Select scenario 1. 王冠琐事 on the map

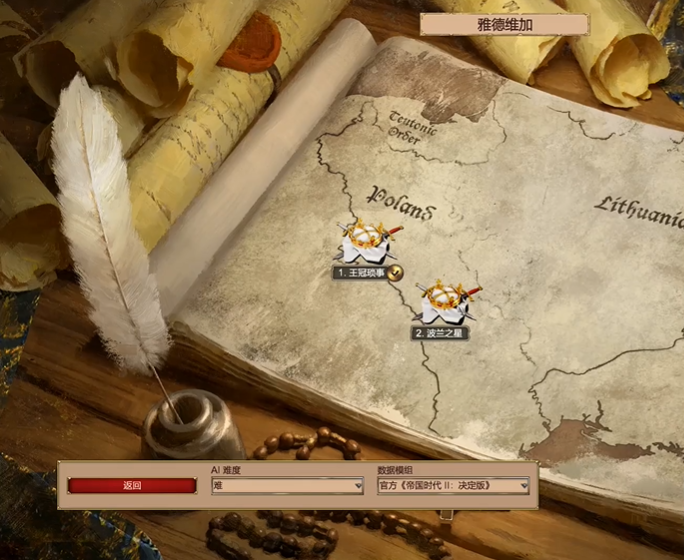(x=365, y=241)
